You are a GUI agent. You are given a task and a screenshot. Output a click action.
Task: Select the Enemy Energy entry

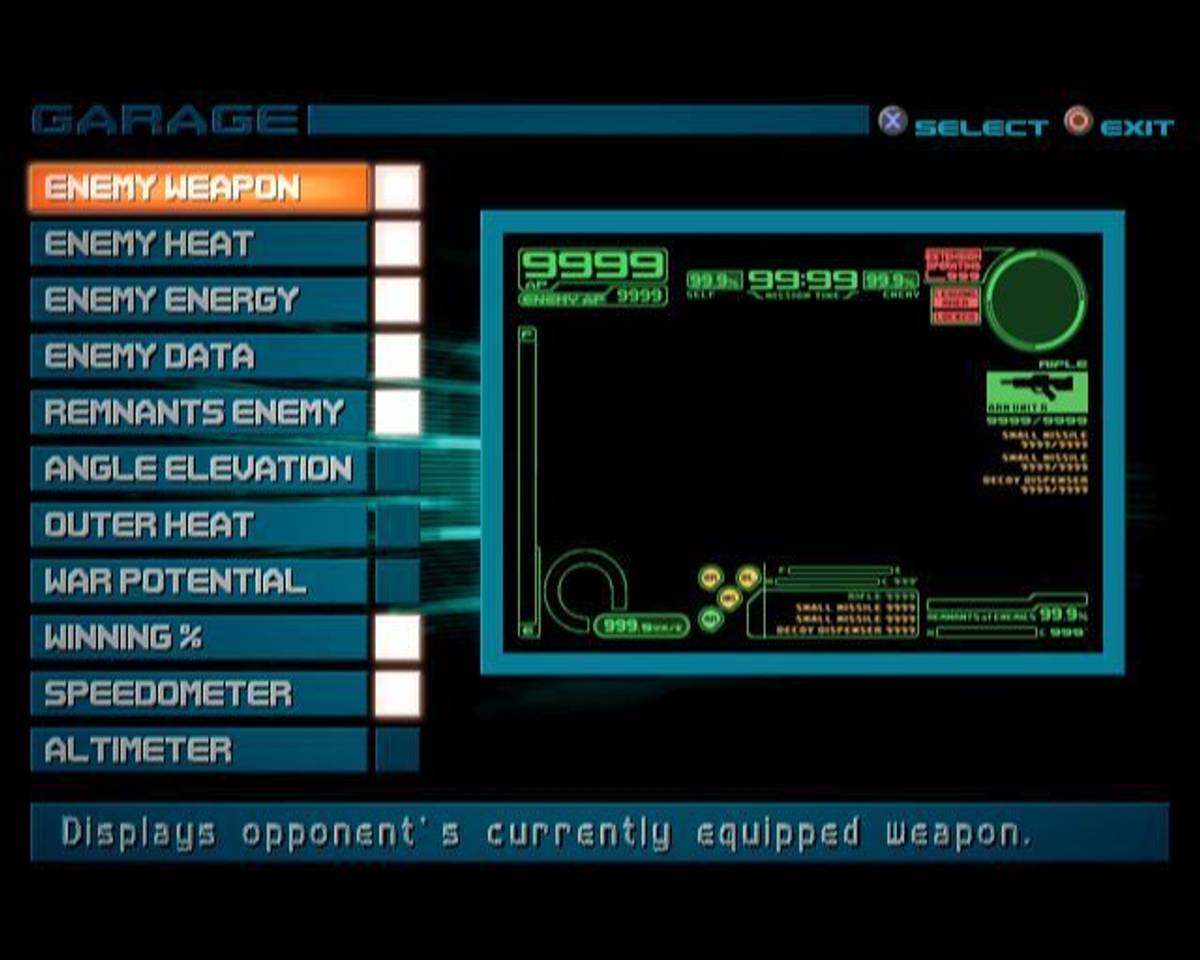(x=198, y=300)
